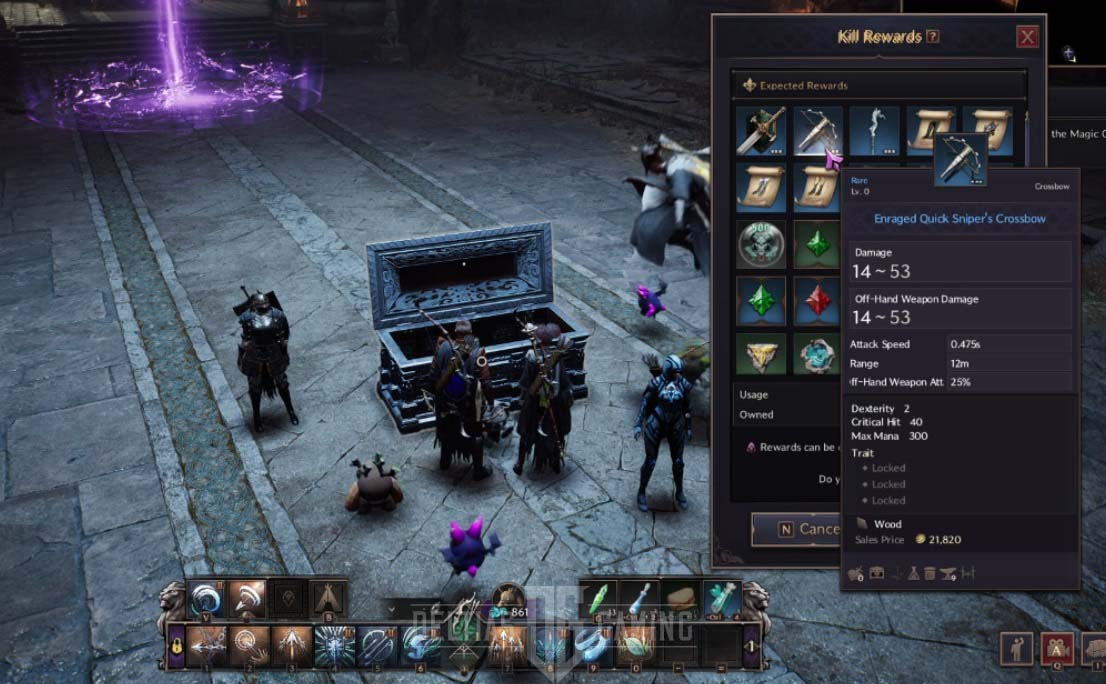Select the gold triangle emblem reward
Image resolution: width=1106 pixels, height=684 pixels.
761,353
